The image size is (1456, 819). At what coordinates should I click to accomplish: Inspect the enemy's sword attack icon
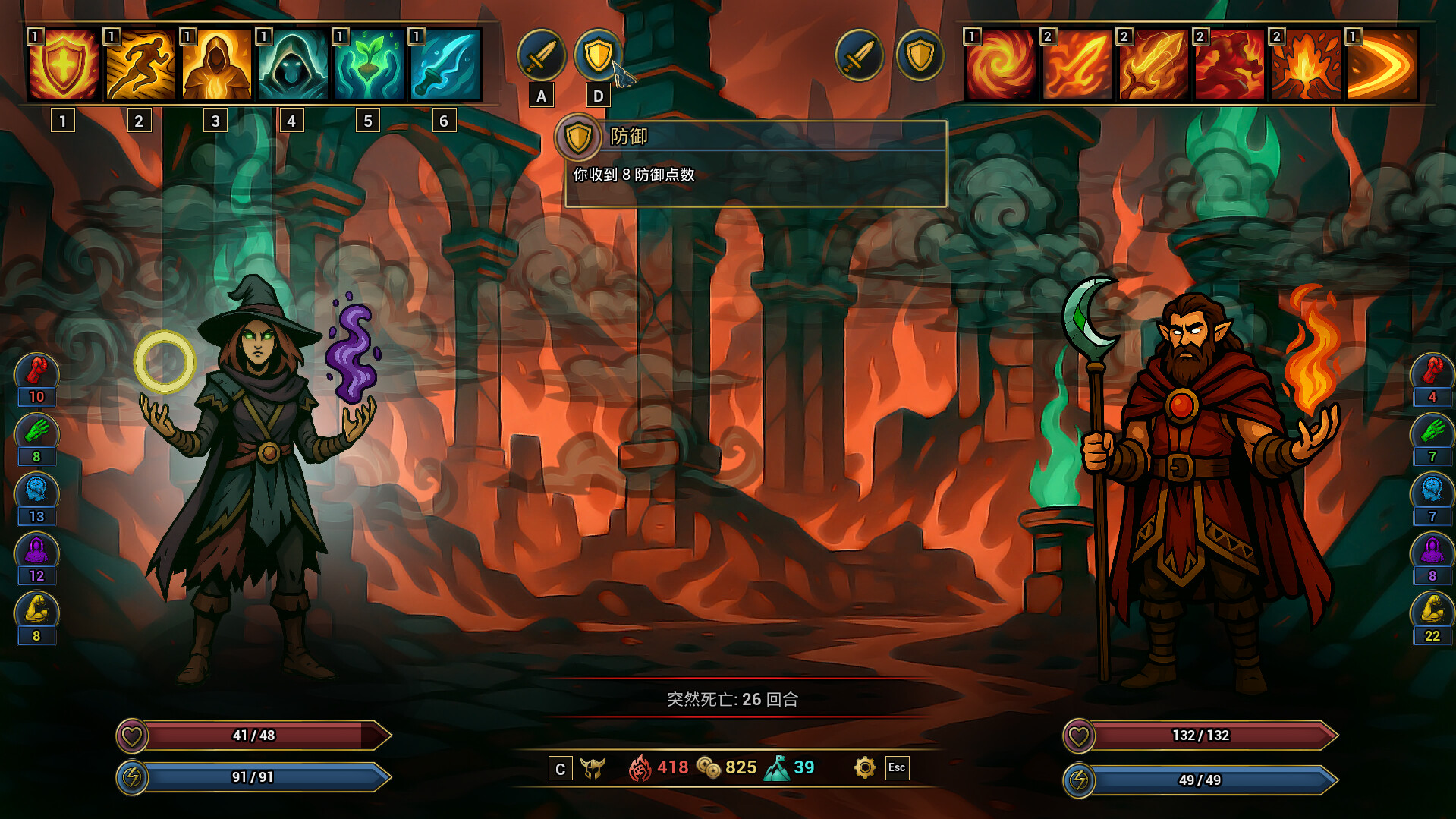tap(859, 55)
